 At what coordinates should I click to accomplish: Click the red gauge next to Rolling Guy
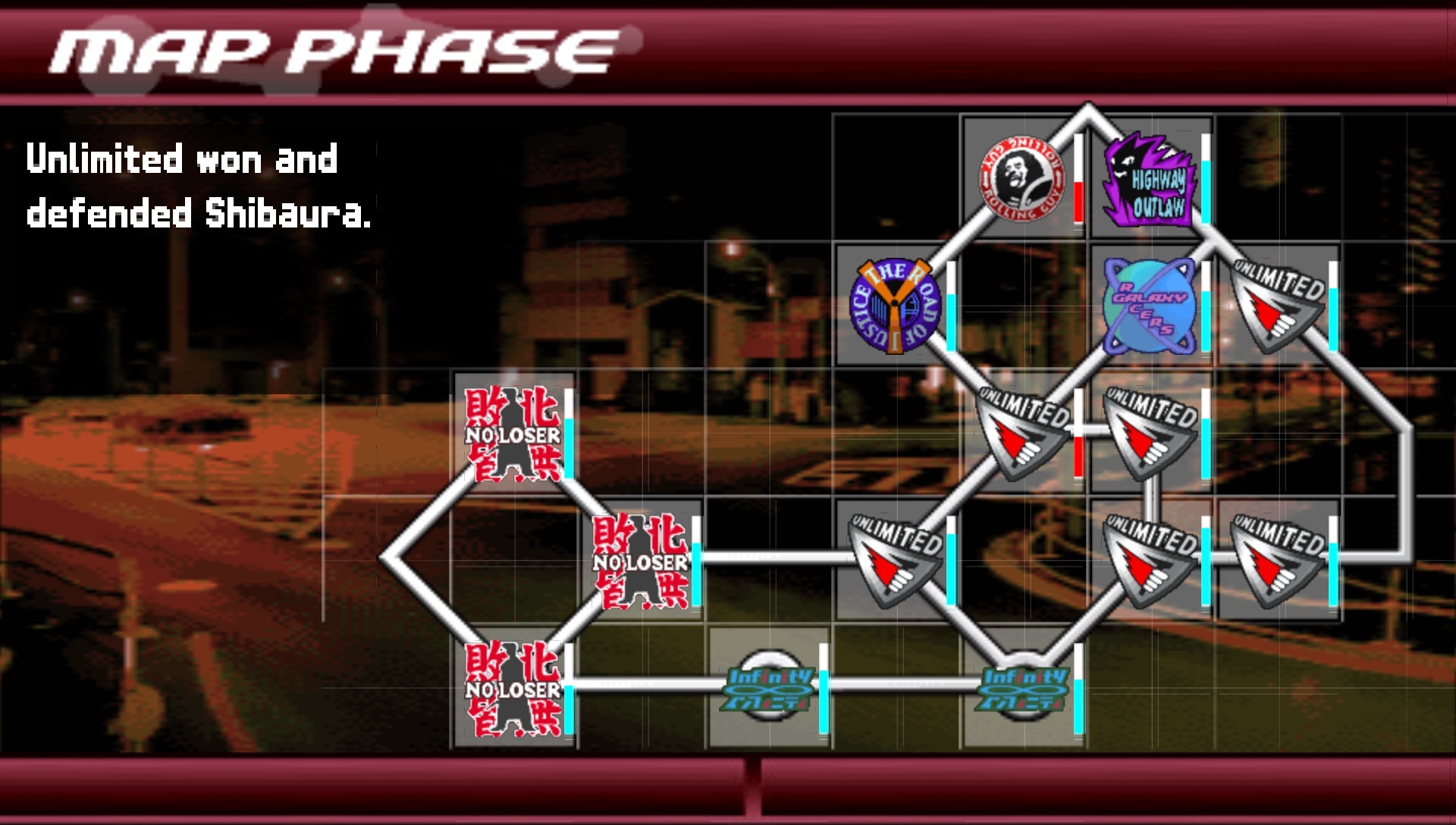1076,186
